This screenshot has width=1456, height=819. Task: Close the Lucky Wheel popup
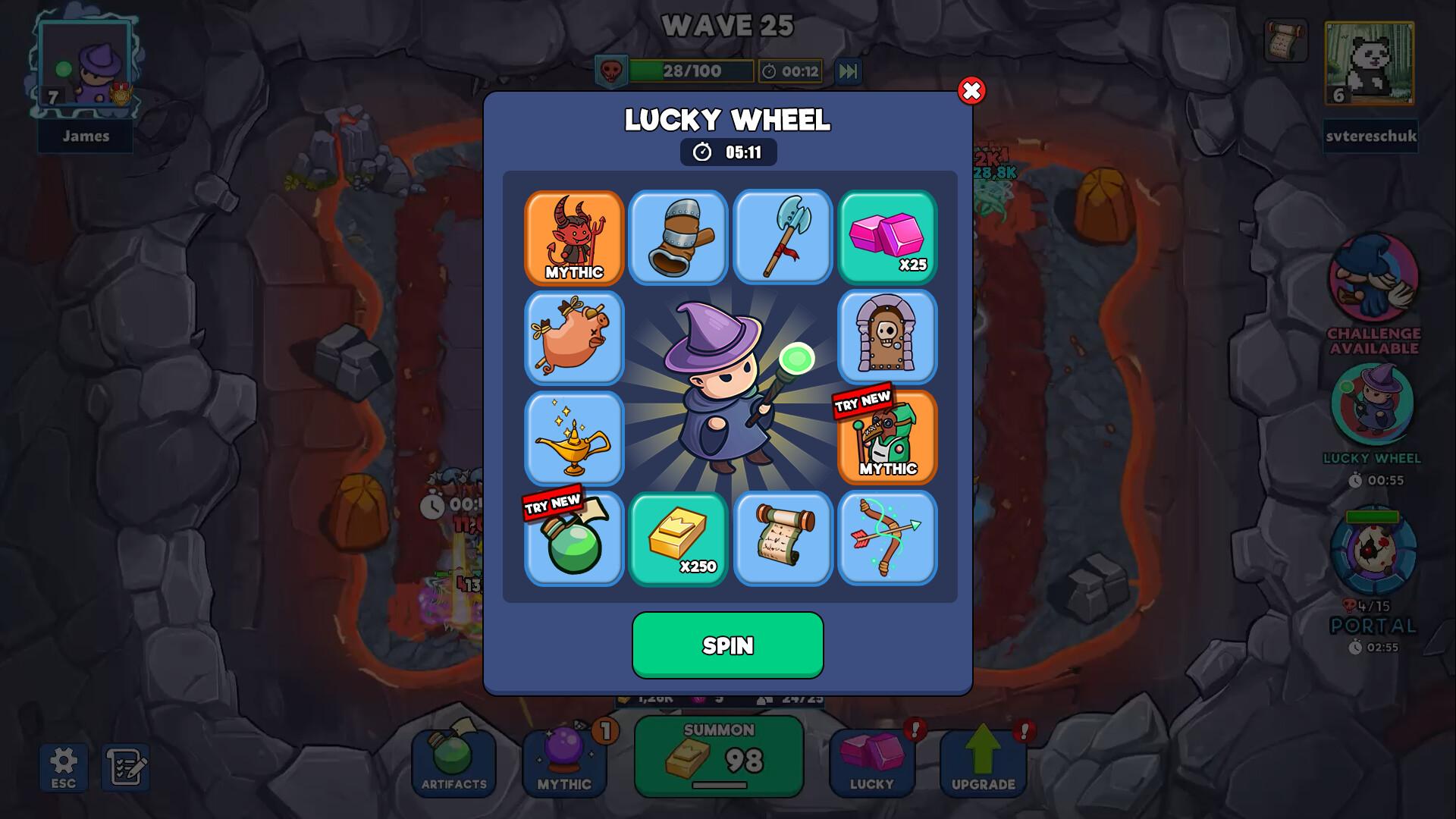click(971, 91)
